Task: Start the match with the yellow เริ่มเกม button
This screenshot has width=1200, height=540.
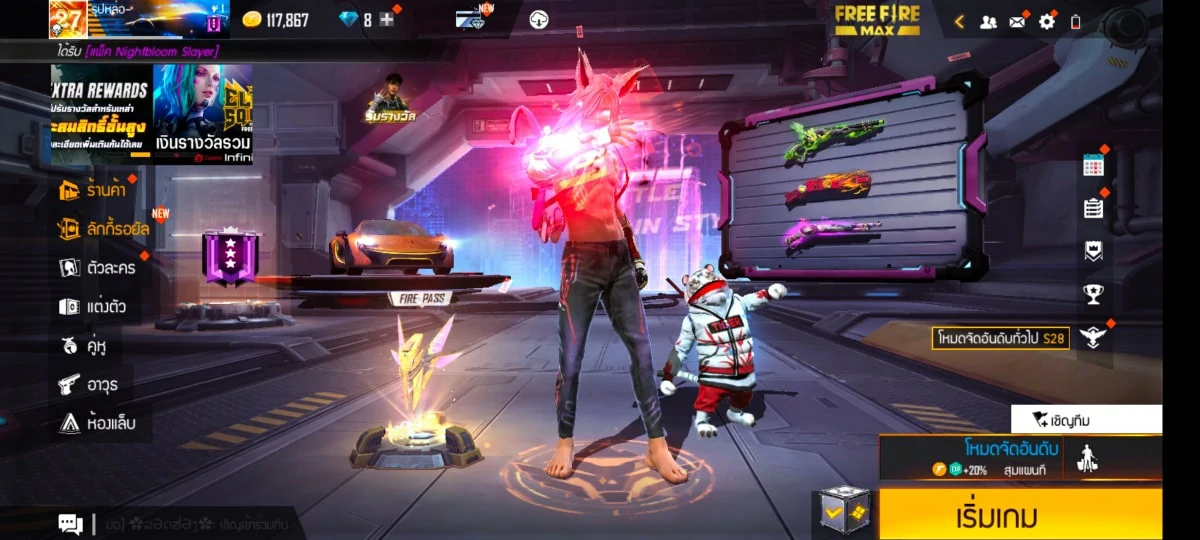Action: tap(1020, 516)
